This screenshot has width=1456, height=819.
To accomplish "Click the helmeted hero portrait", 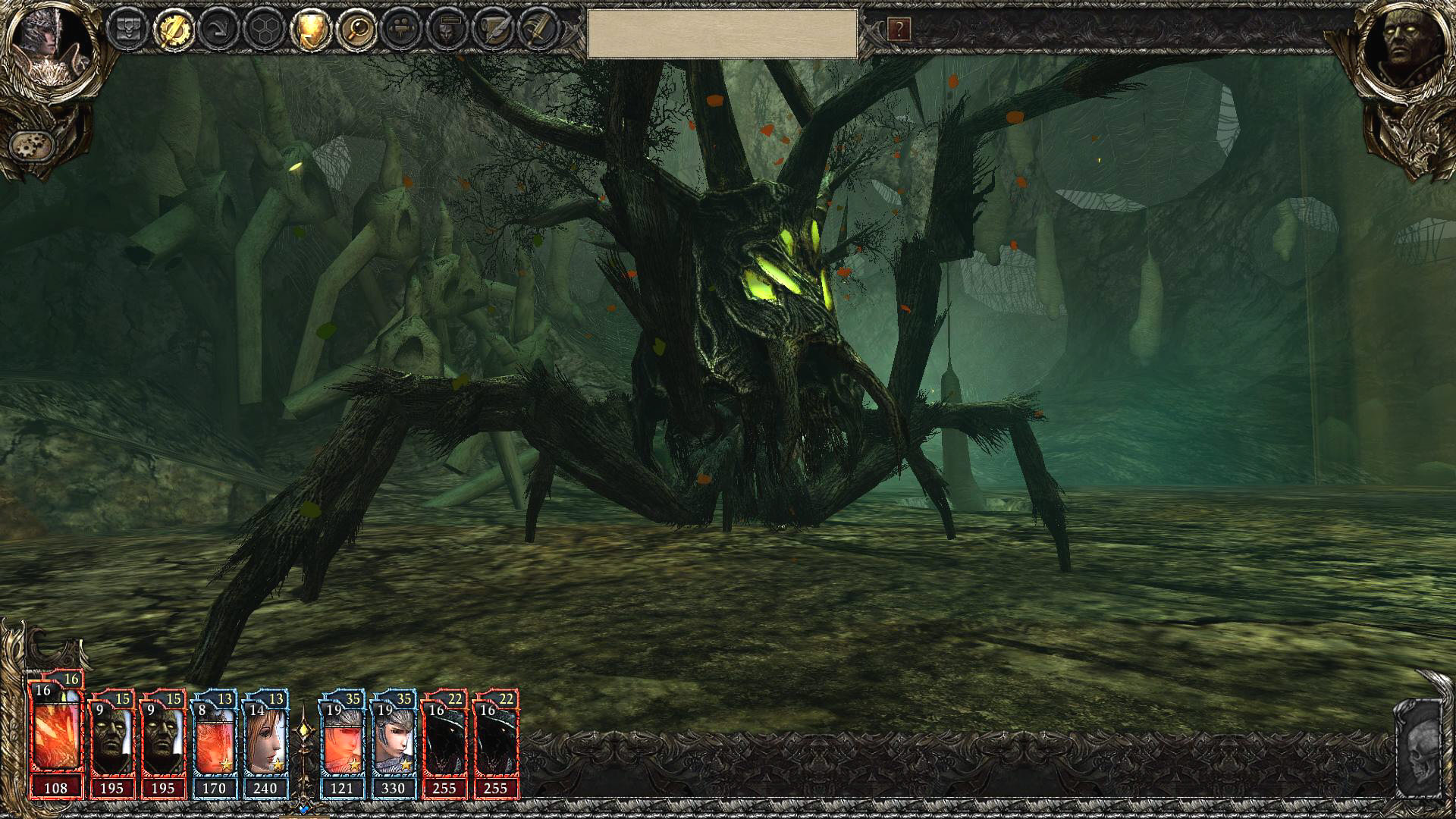I will point(47,45).
